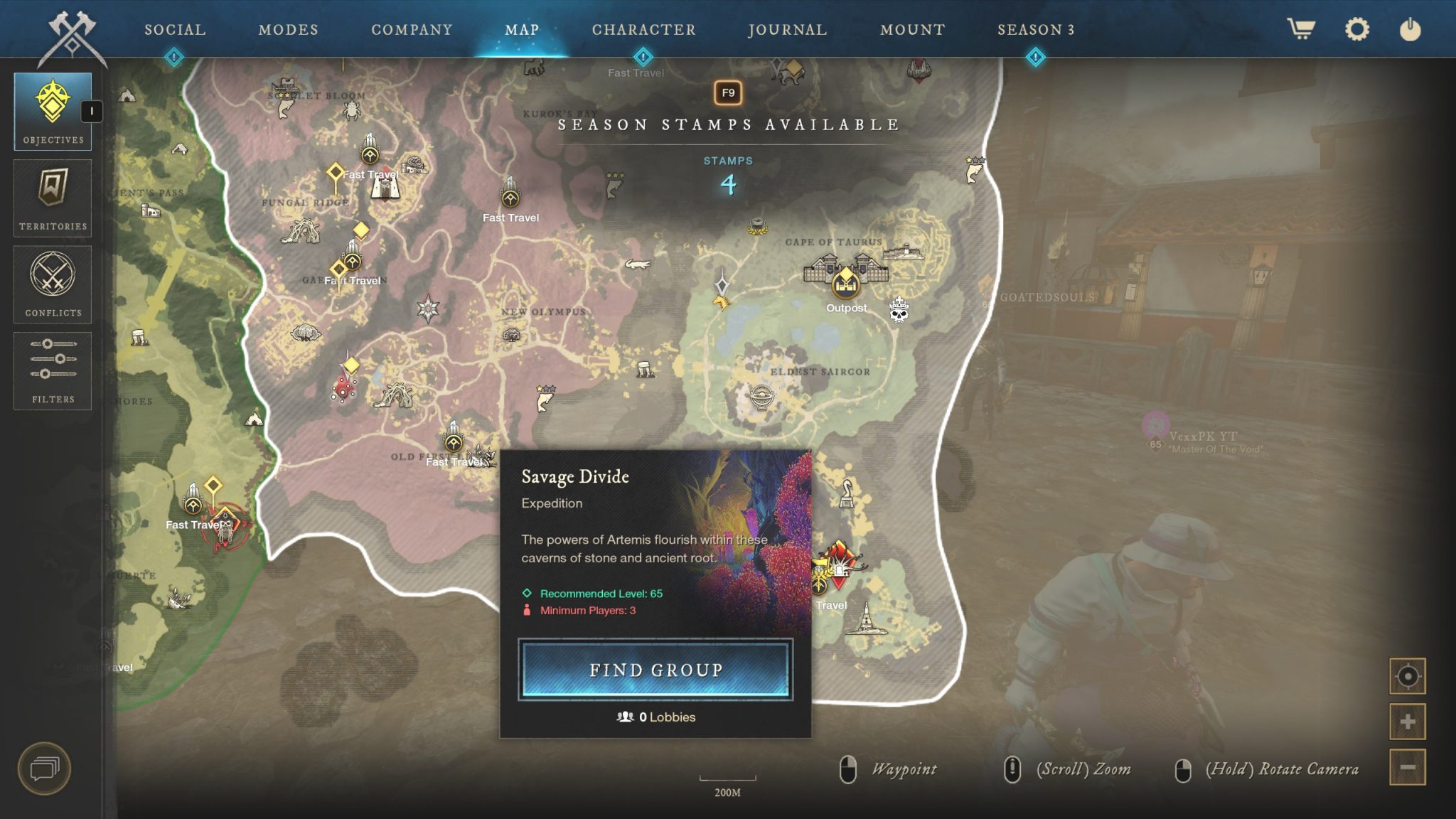Click the Find Group button for Savage Divide
The height and width of the screenshot is (819, 1456).
pos(655,670)
